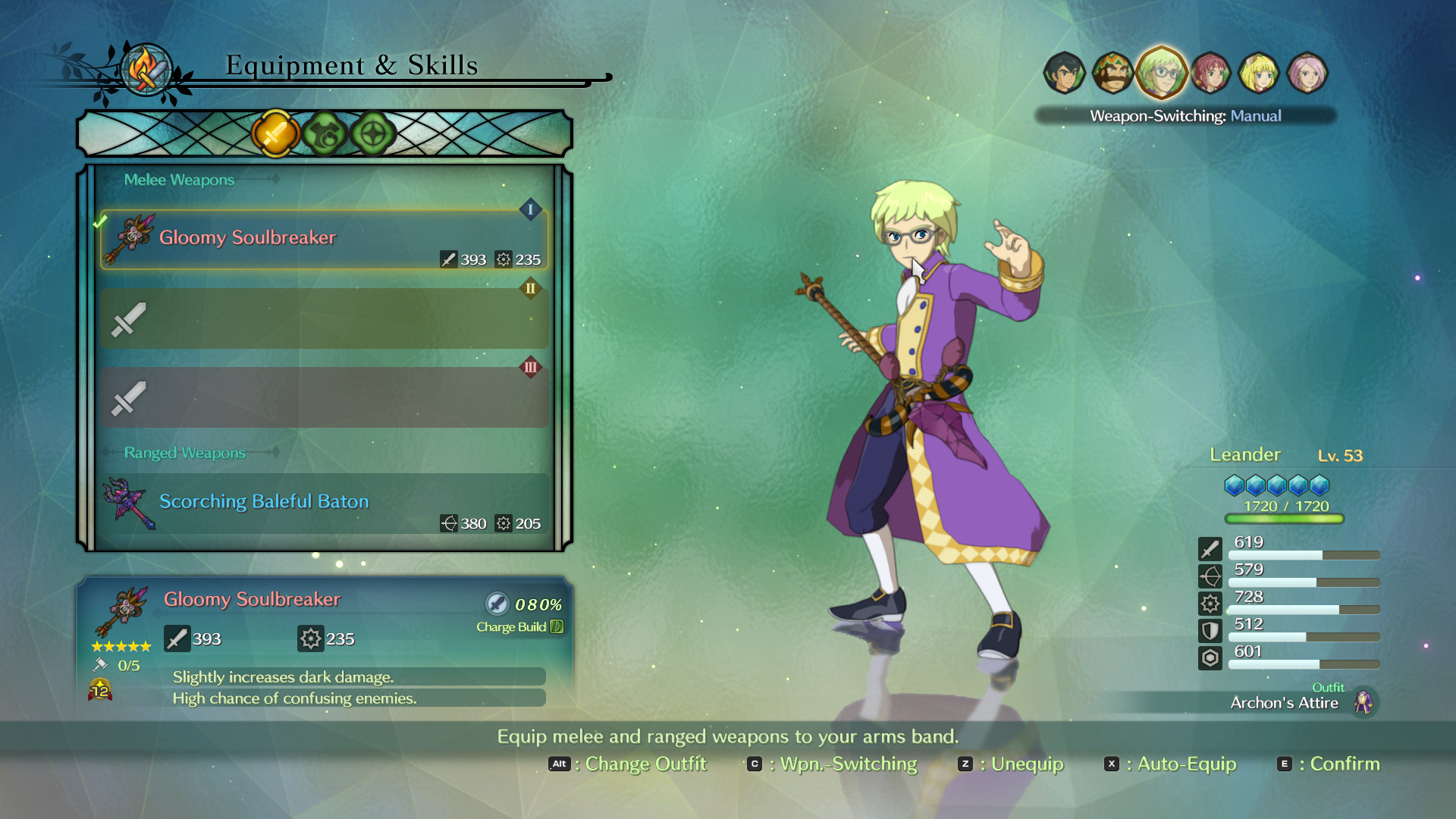
Task: Select the red-haired girl's portrait
Action: pyautogui.click(x=1210, y=74)
